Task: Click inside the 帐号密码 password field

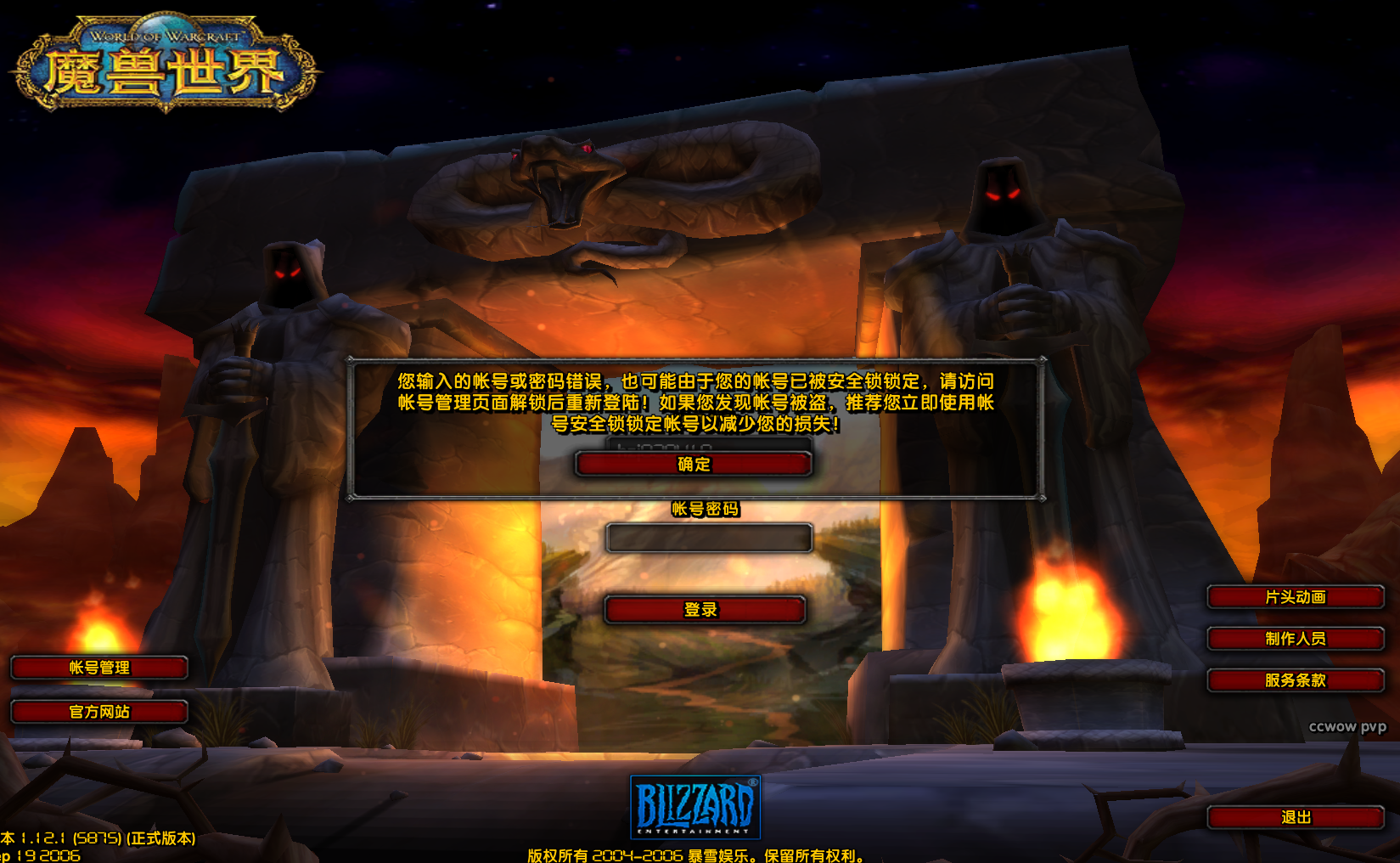Action: point(709,537)
